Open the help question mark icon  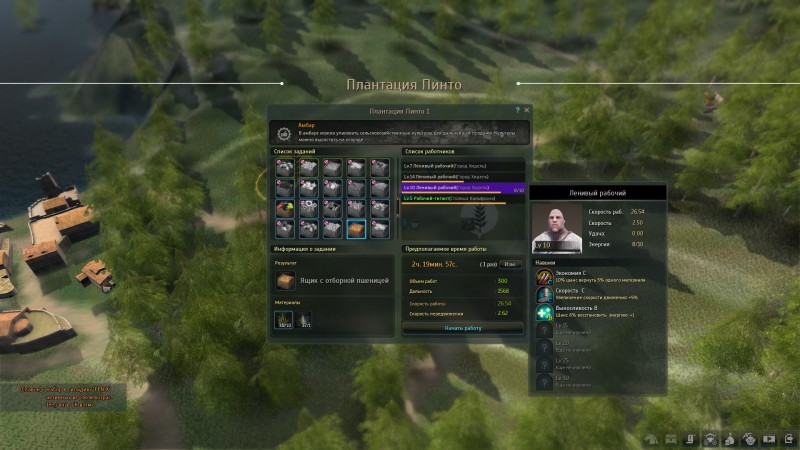pos(517,110)
